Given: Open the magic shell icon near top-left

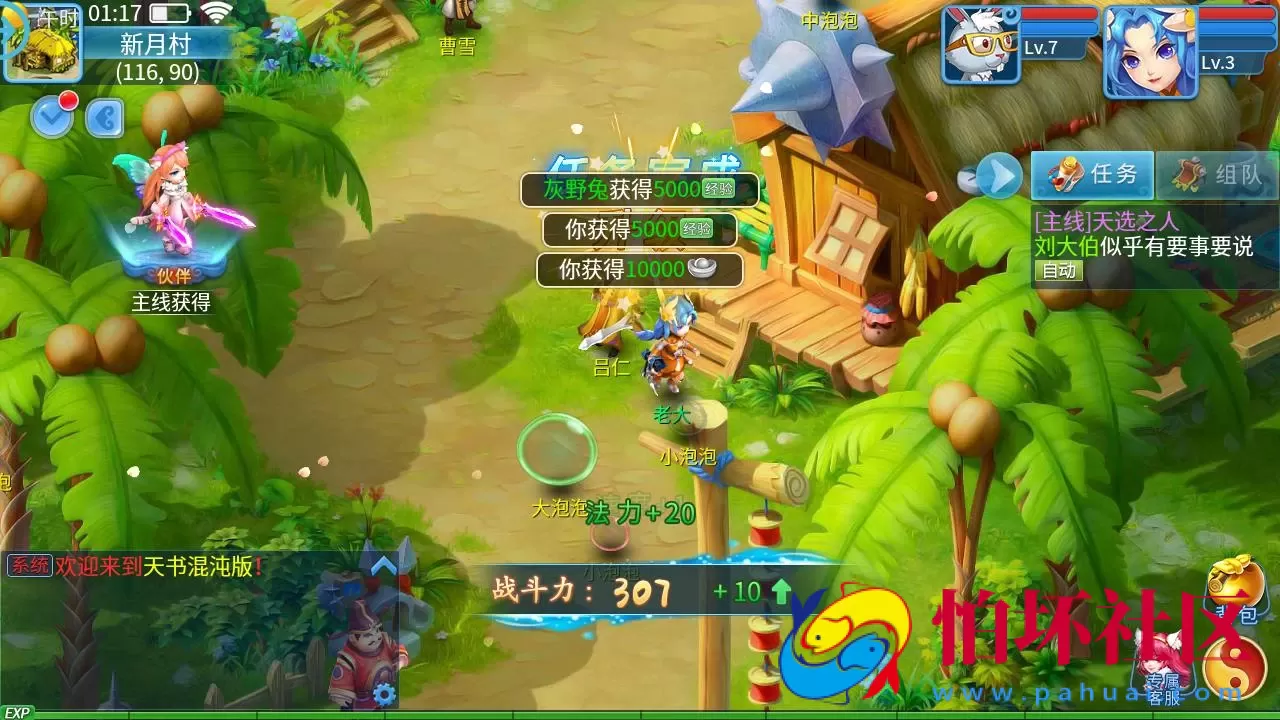Looking at the screenshot, I should pyautogui.click(x=104, y=120).
